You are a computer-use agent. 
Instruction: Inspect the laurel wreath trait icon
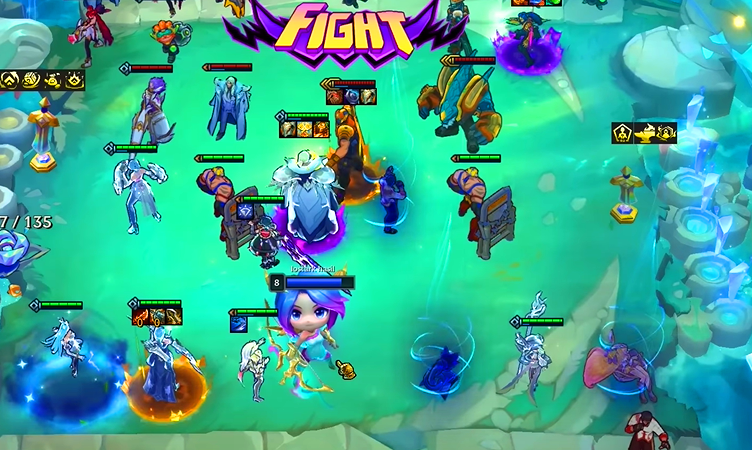pyautogui.click(x=667, y=132)
